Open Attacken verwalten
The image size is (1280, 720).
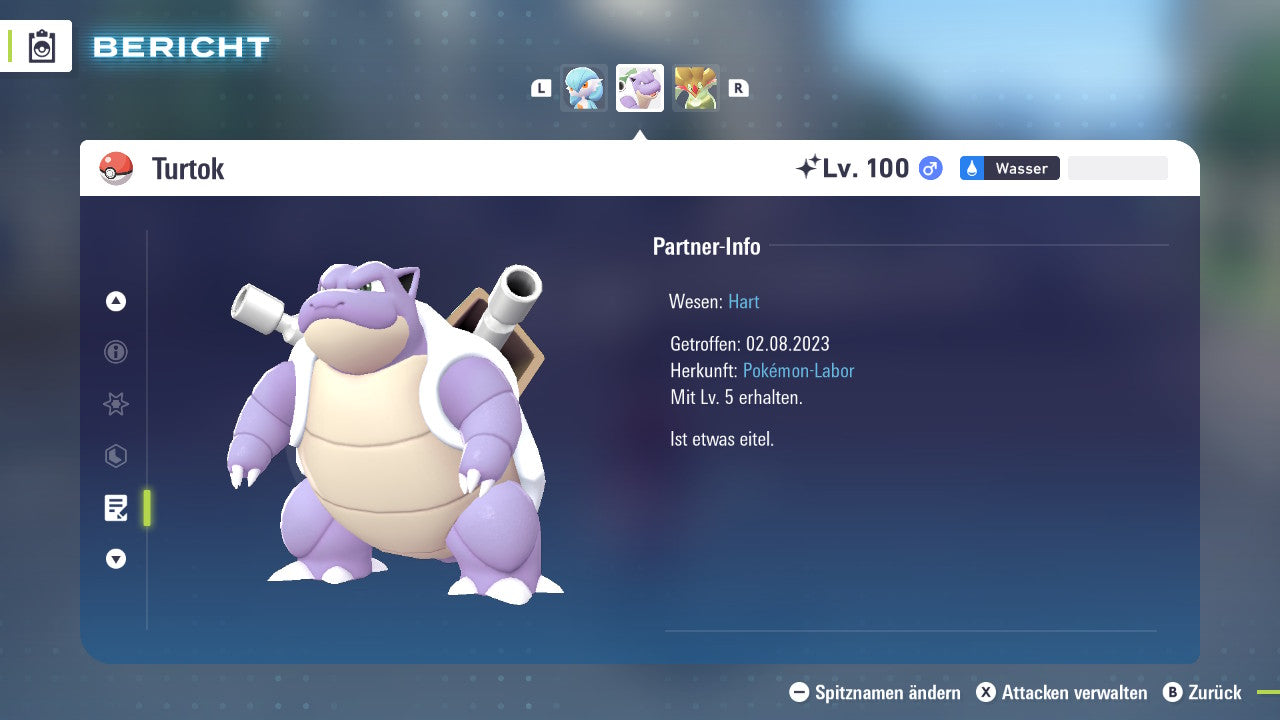click(1062, 692)
